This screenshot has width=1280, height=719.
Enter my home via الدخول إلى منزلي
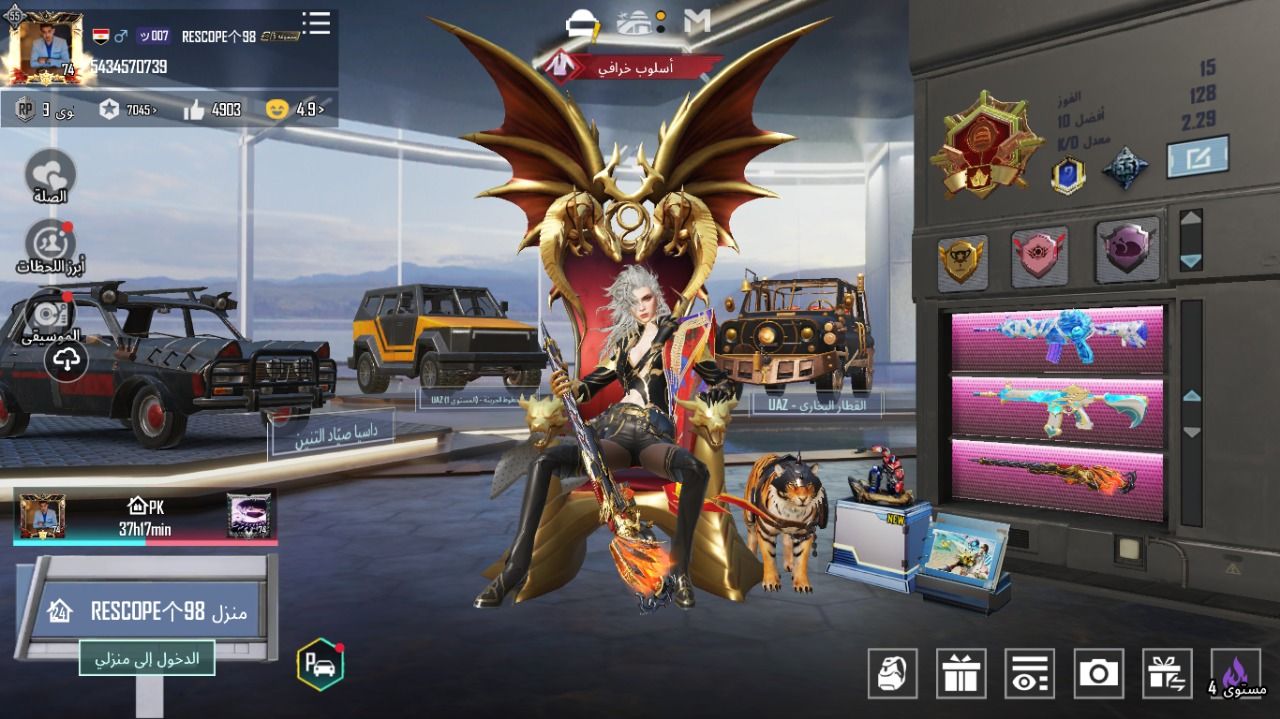pyautogui.click(x=147, y=659)
